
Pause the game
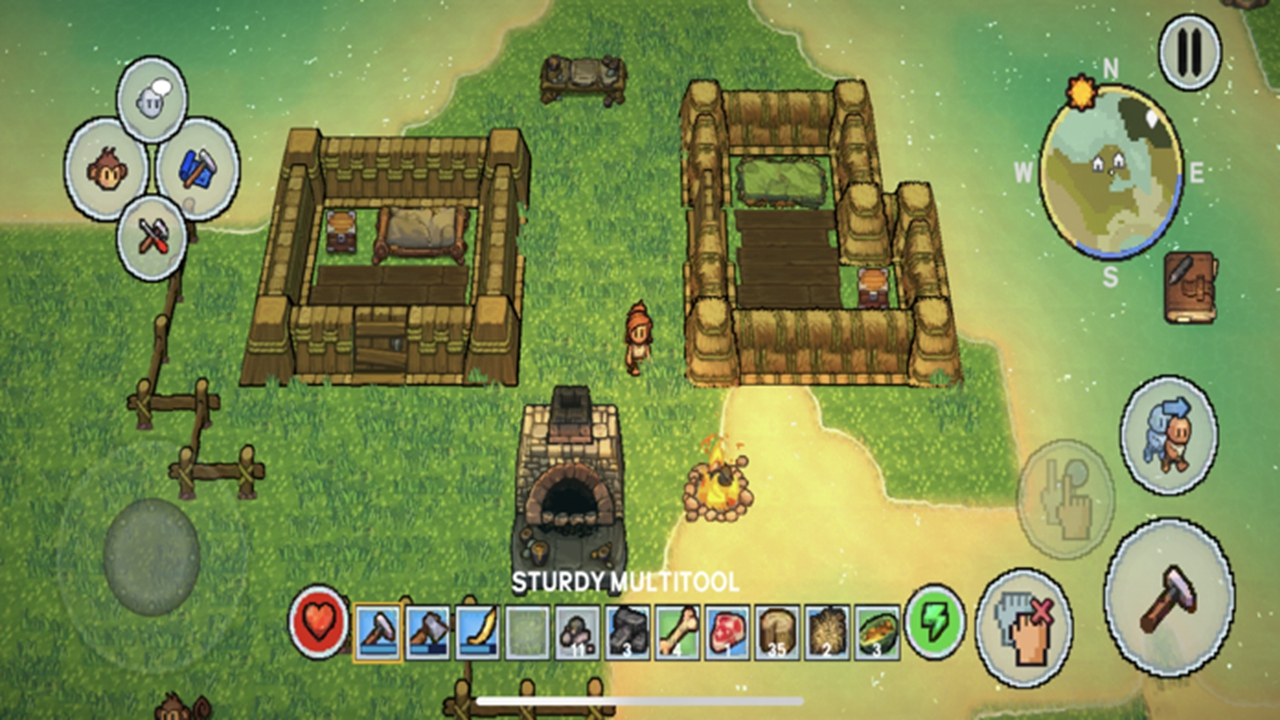(x=1189, y=52)
